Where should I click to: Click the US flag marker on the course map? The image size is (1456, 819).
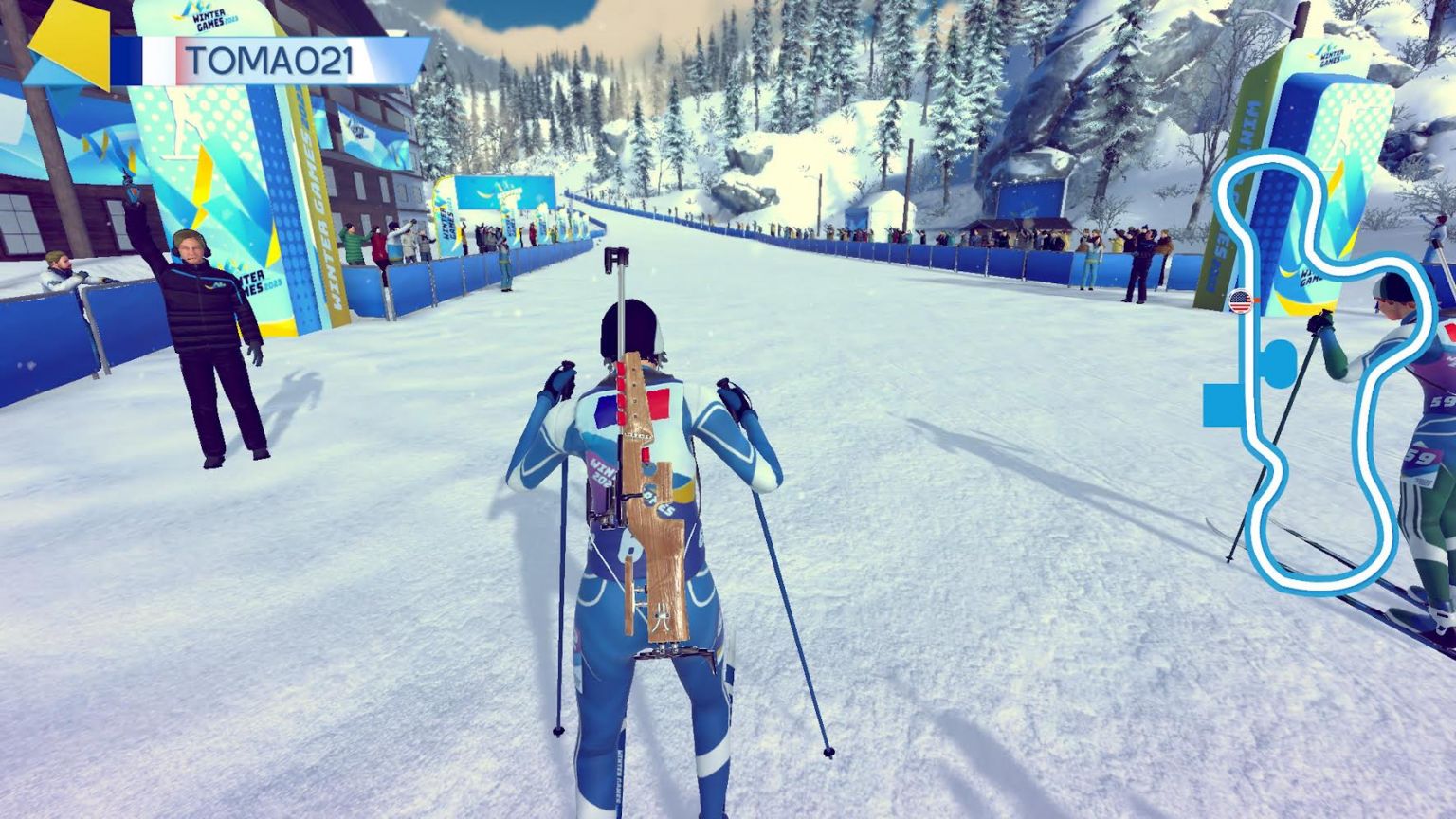(1241, 300)
